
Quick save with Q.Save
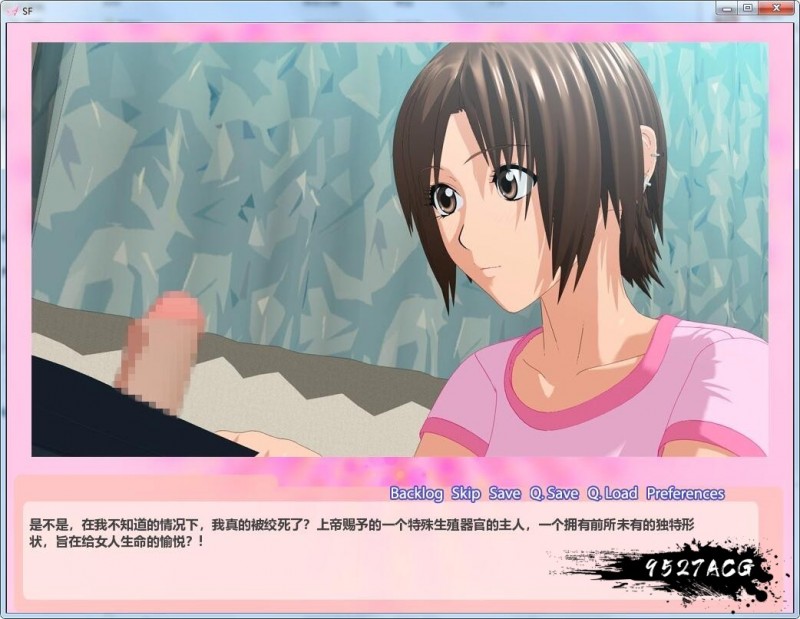click(554, 493)
